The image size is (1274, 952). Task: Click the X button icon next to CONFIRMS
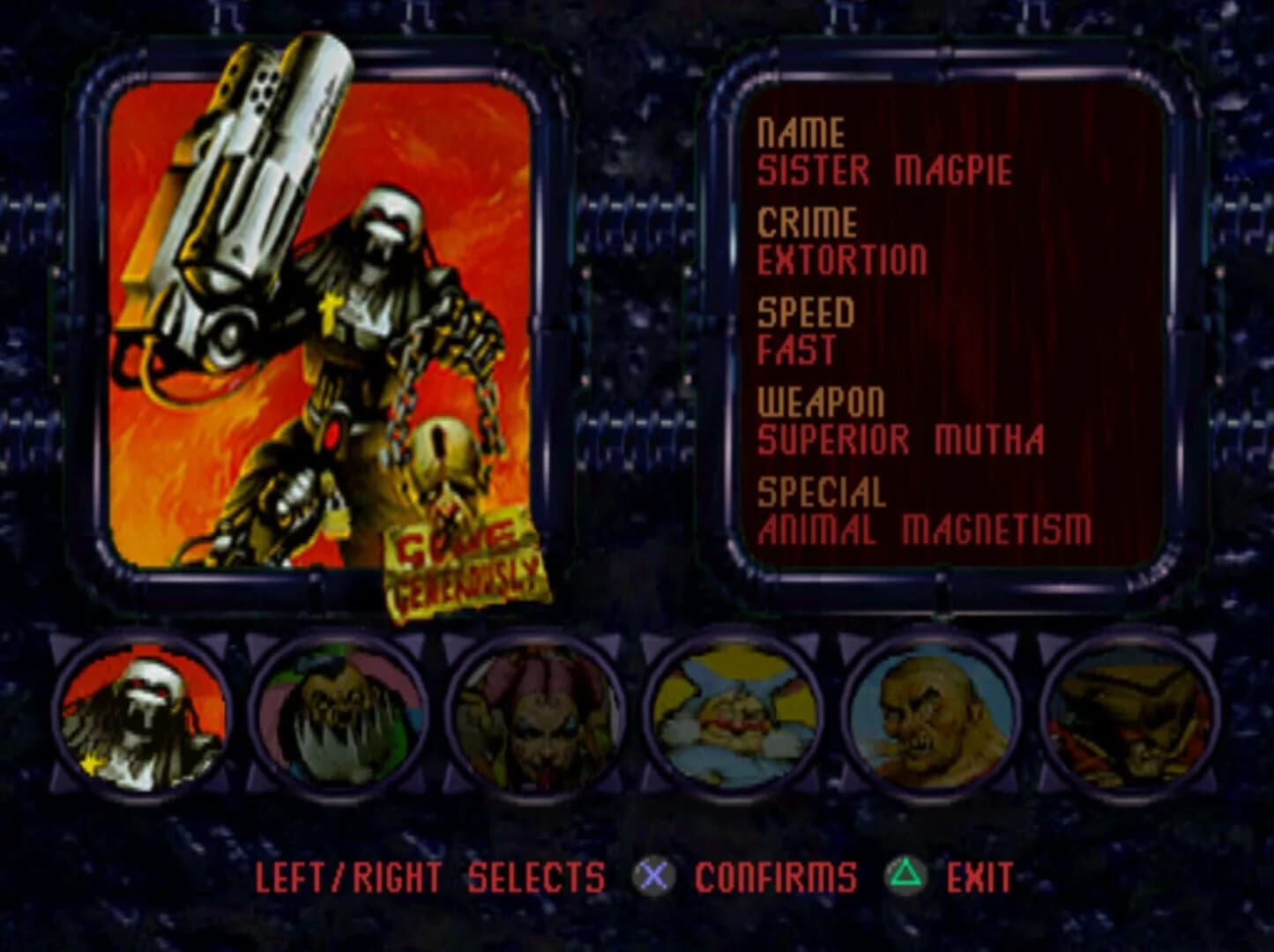pyautogui.click(x=652, y=876)
